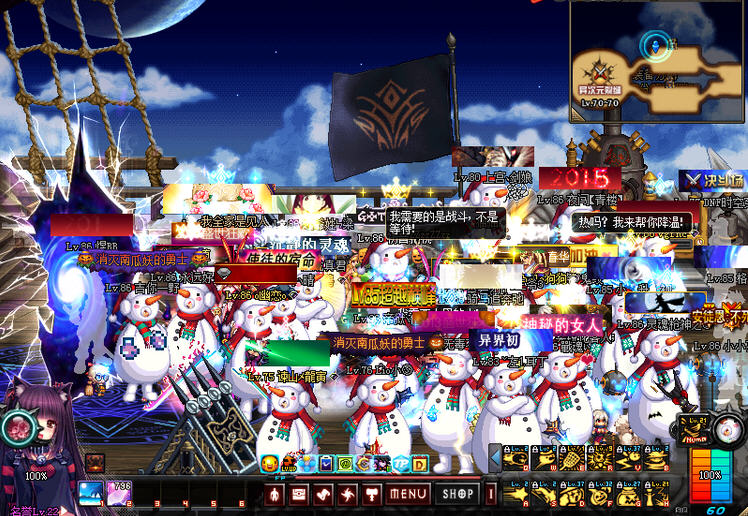Click the yellow D badge icon
Image resolution: width=748 pixels, height=516 pixels.
(420, 464)
